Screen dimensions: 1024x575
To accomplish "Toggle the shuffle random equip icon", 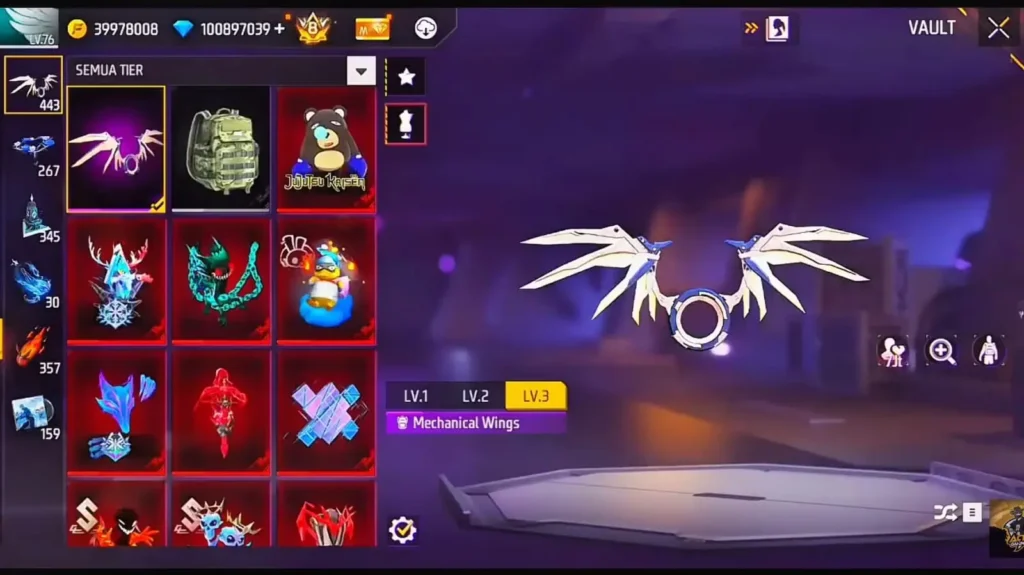I will 945,512.
